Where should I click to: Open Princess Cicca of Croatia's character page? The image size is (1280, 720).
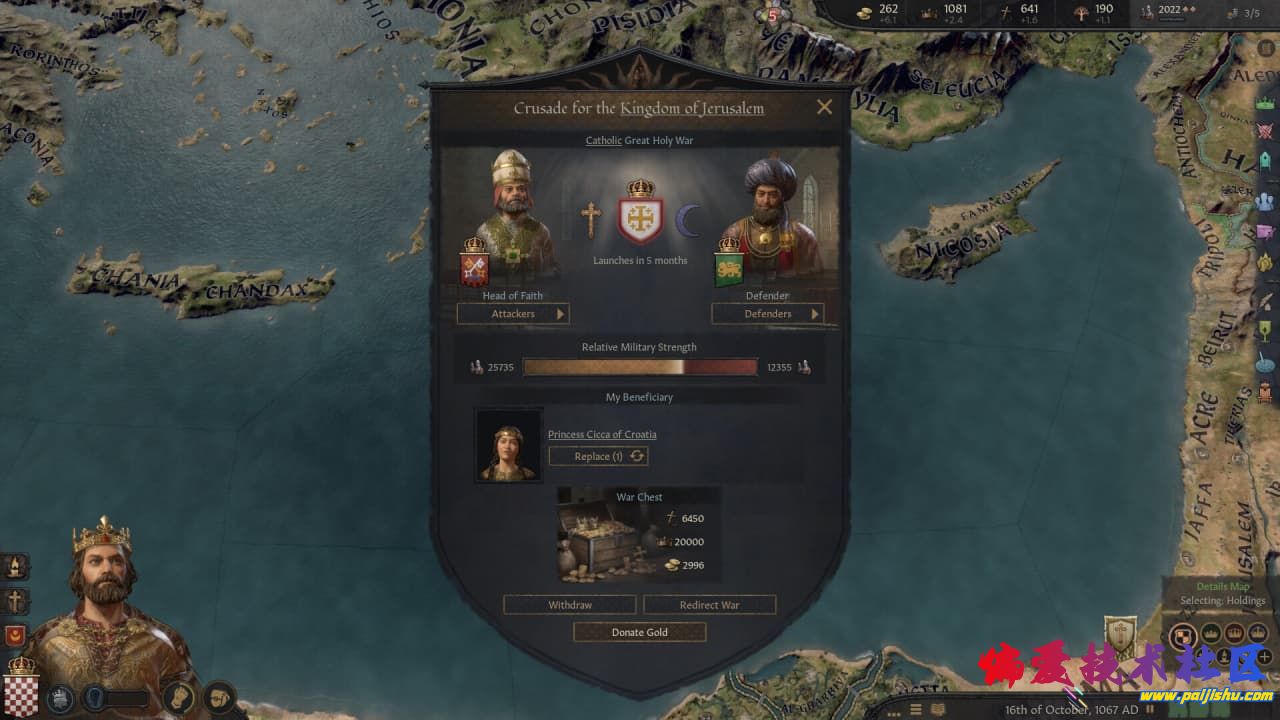click(602, 434)
